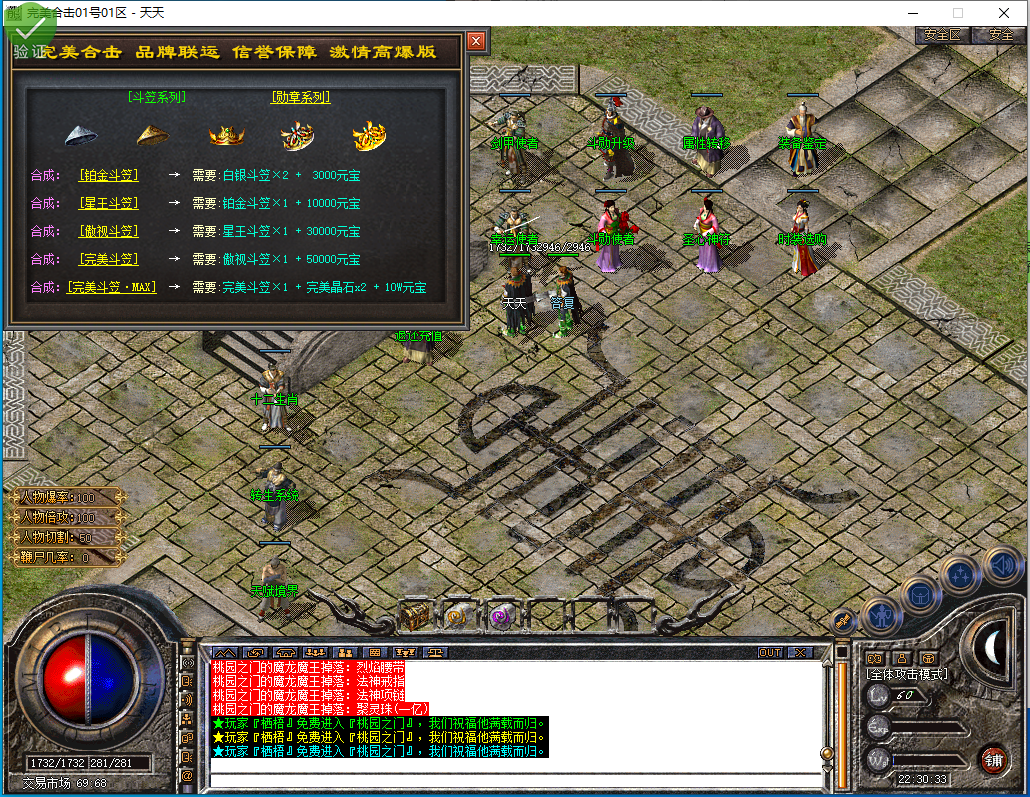Viewport: 1030px width, 797px height.
Task: Click the chat text input line
Action: pyautogui.click(x=515, y=780)
